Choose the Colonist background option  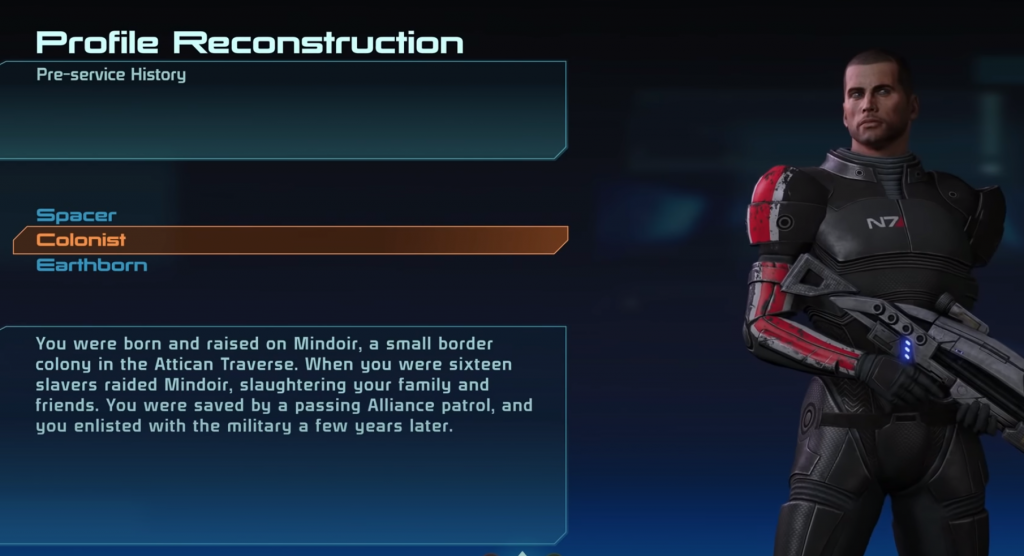coord(82,240)
